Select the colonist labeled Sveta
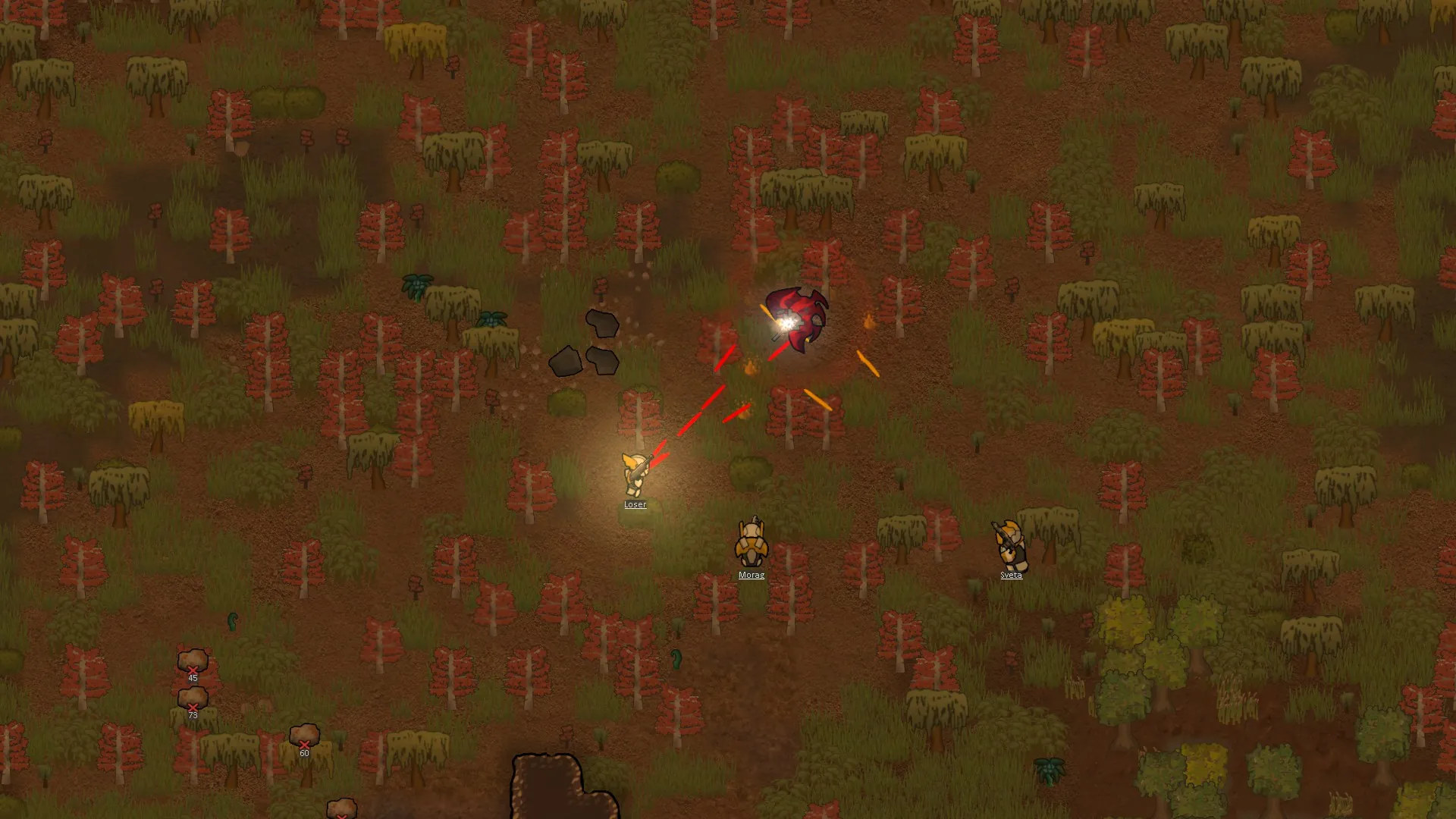The width and height of the screenshot is (1456, 819). [x=1009, y=544]
